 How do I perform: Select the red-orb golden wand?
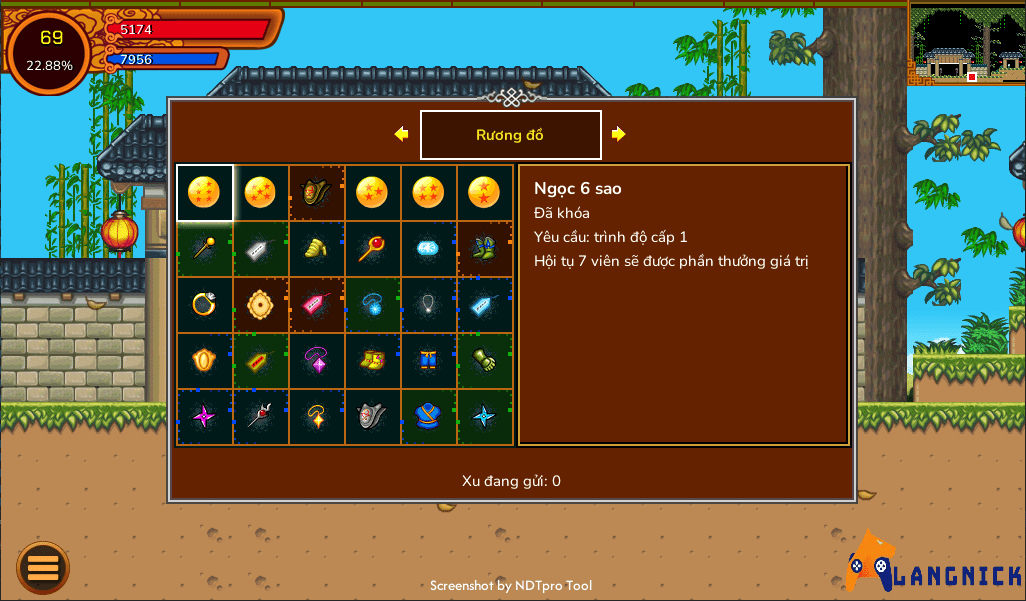372,248
